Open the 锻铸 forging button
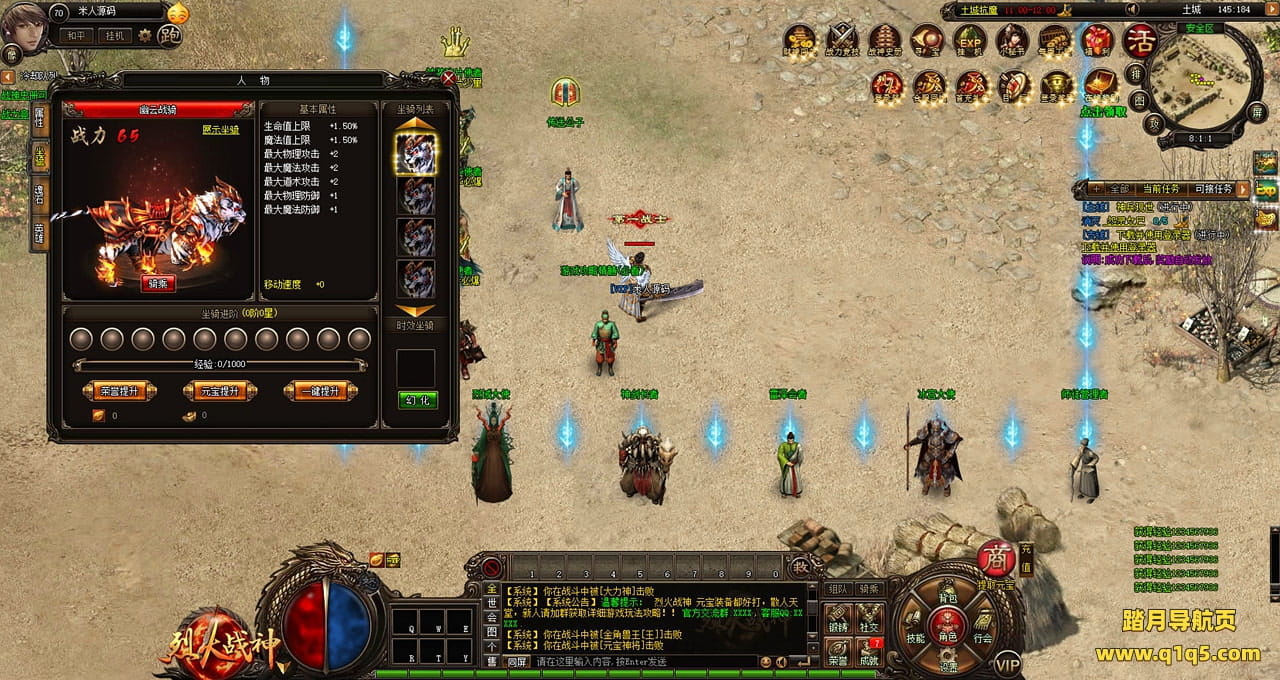 point(838,619)
